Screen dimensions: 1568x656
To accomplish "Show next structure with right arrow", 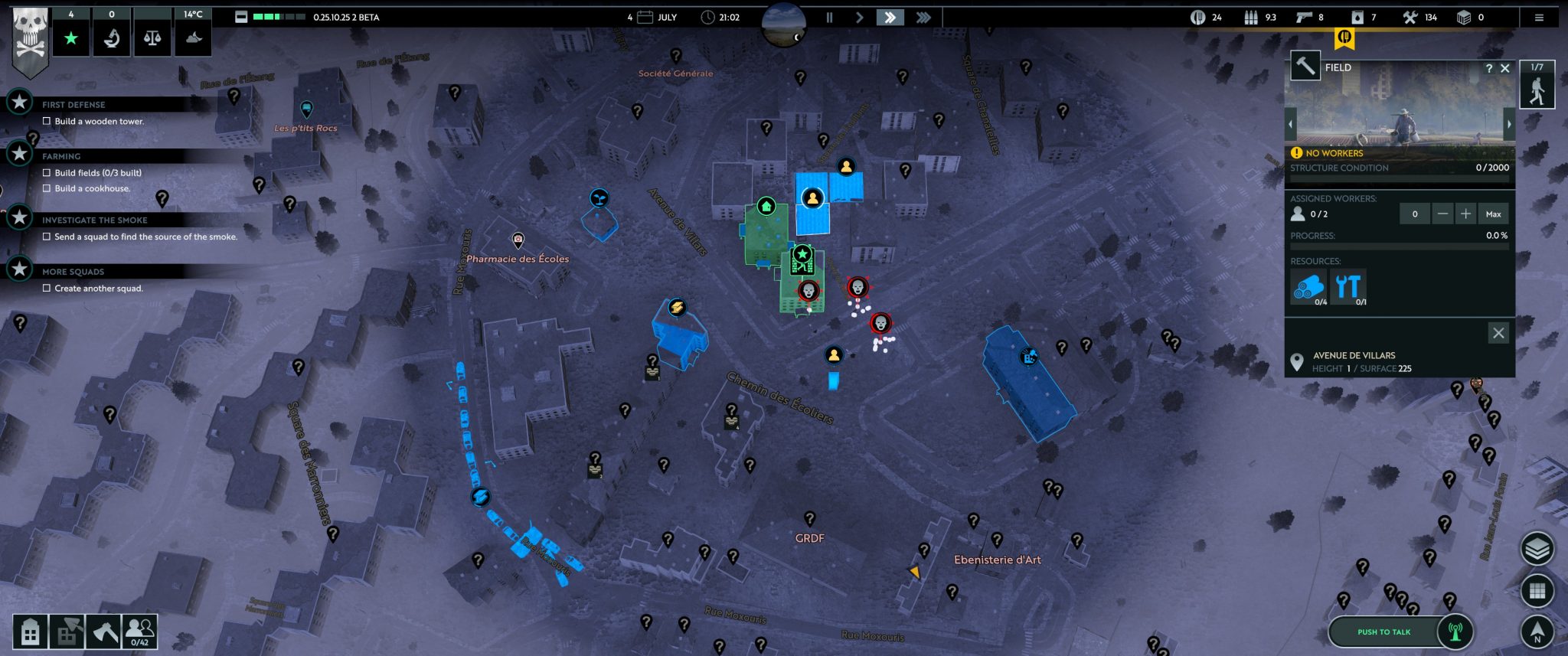I will (1510, 124).
